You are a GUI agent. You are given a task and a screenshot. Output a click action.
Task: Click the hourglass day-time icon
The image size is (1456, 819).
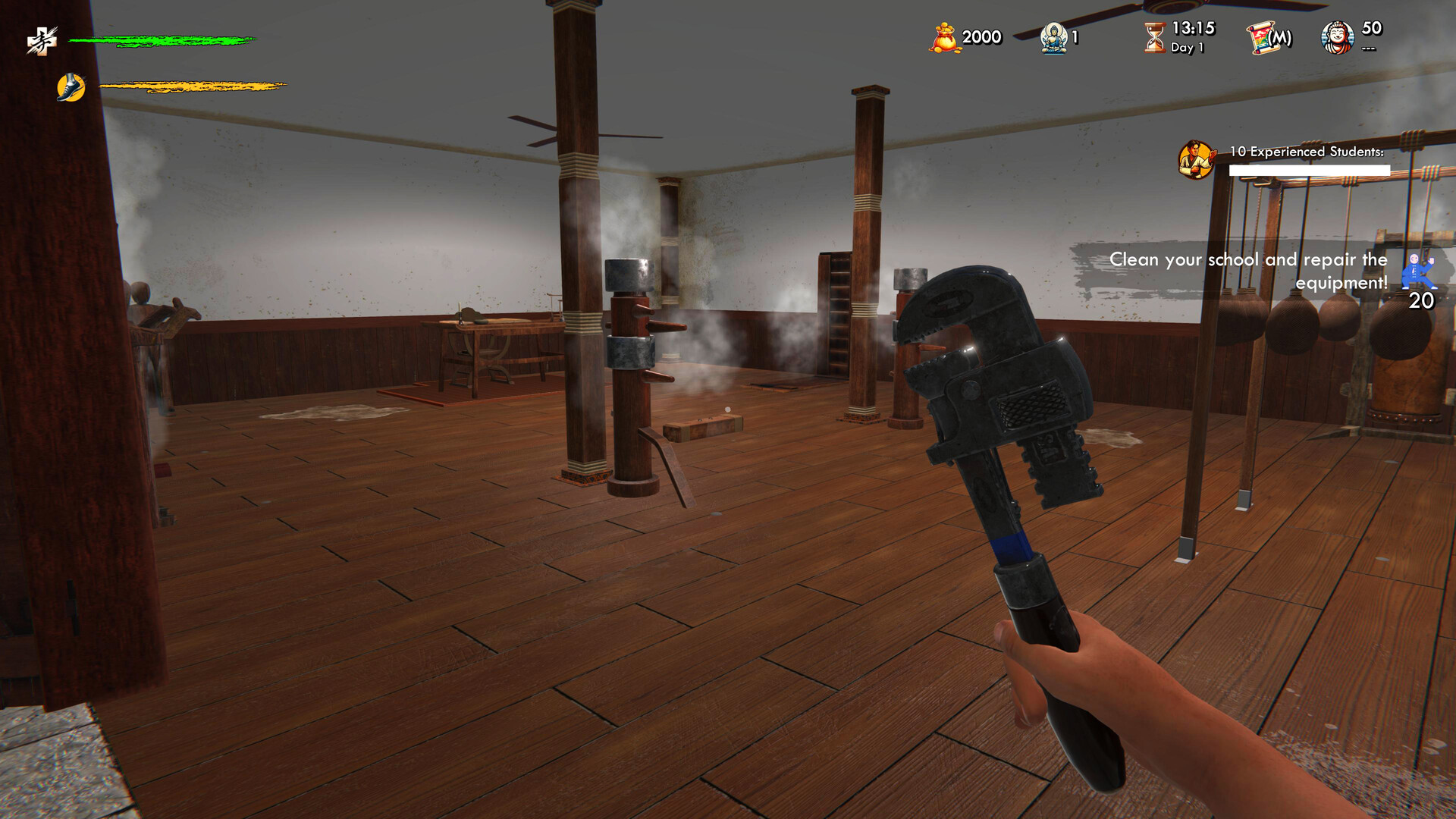coord(1154,37)
